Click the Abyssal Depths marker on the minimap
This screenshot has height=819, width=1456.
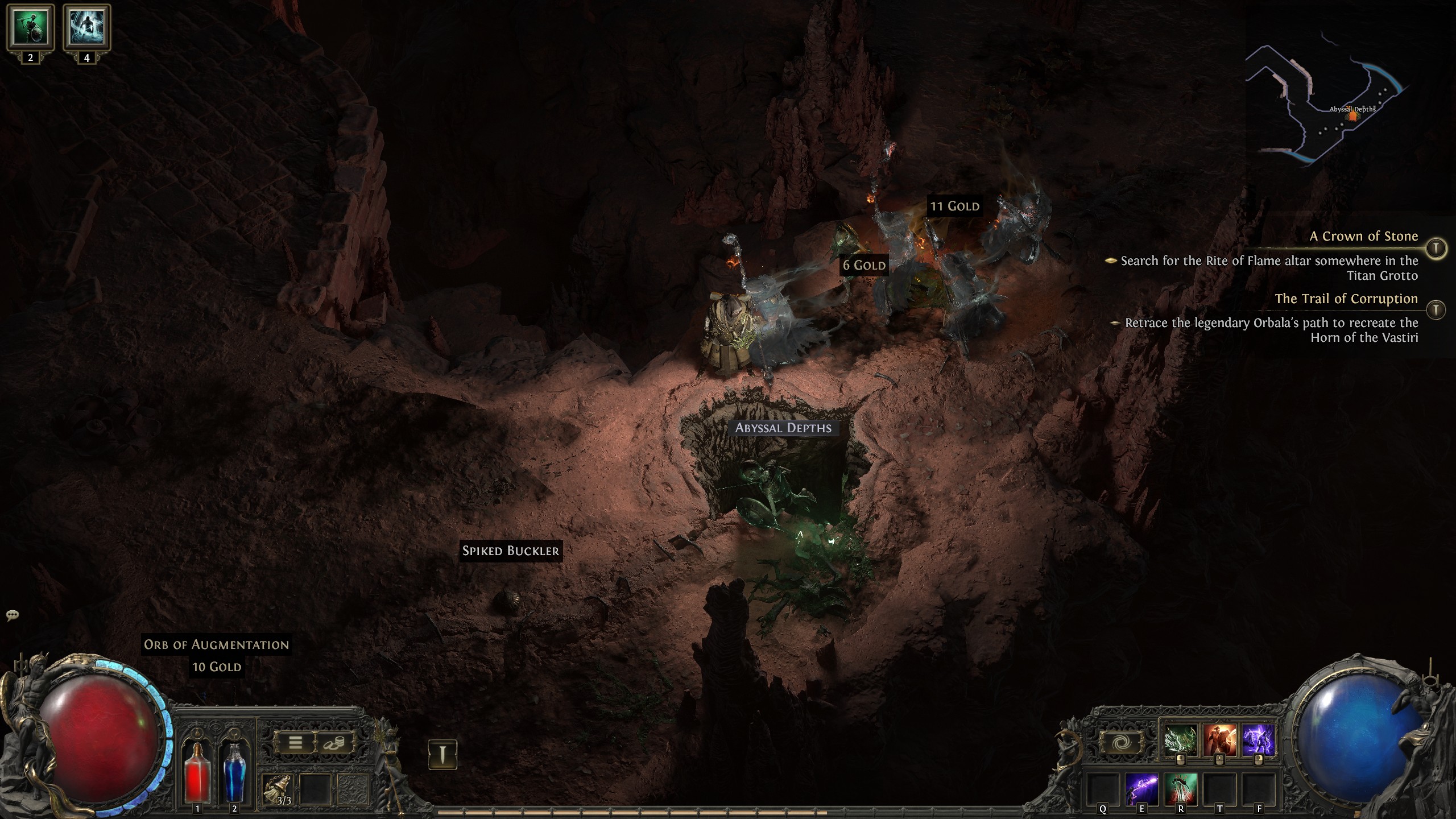(x=1352, y=115)
